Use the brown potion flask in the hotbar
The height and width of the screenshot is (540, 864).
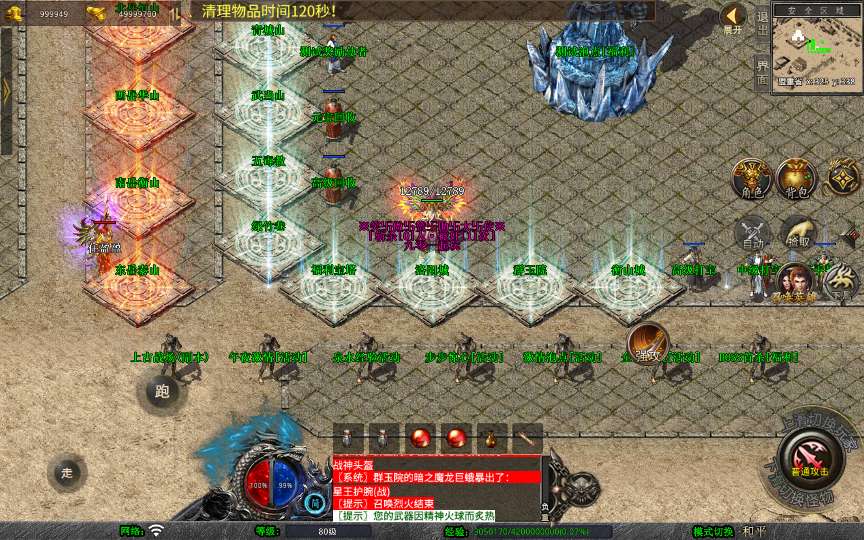coord(490,438)
